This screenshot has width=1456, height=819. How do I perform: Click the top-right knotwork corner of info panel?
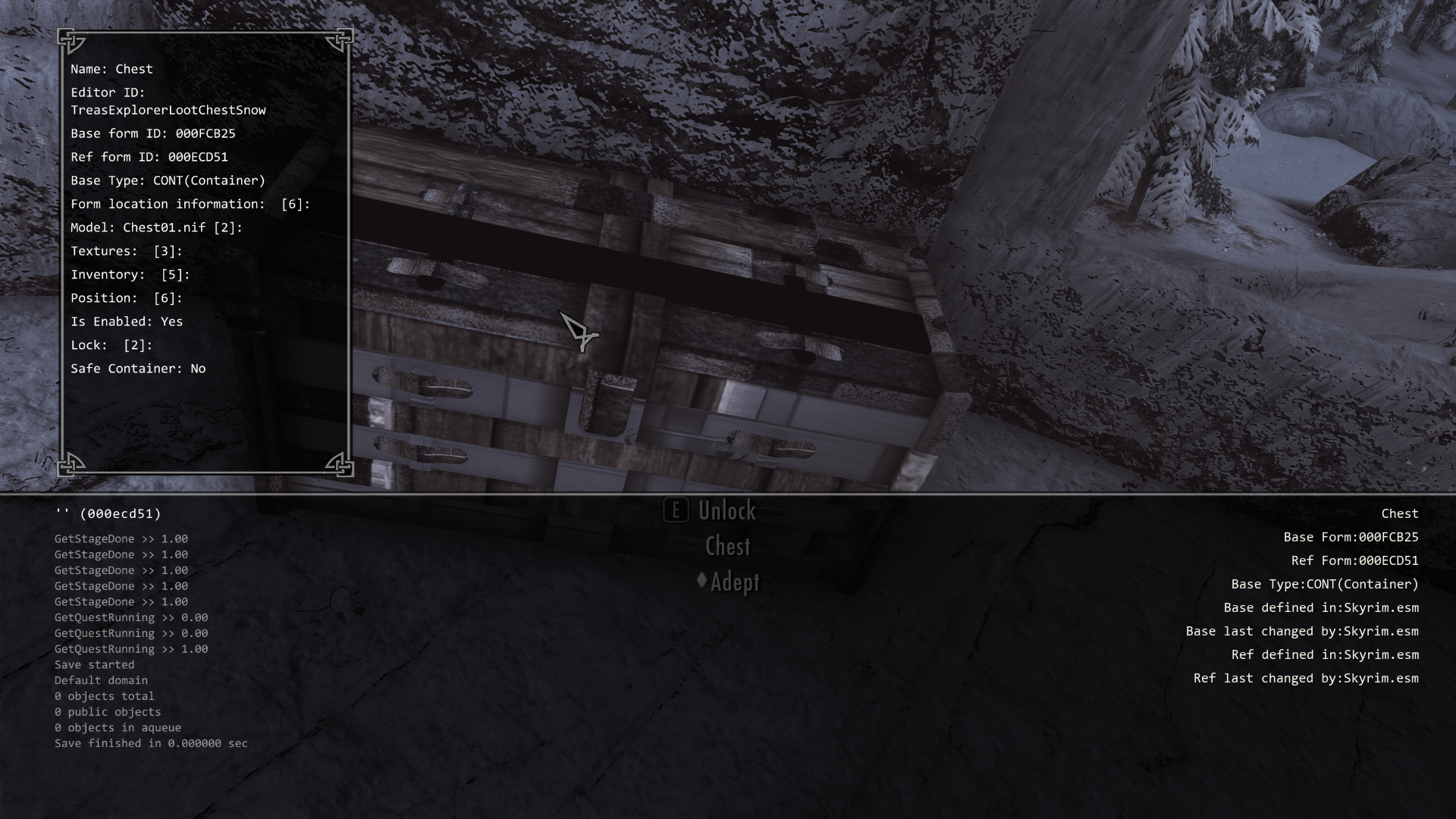pyautogui.click(x=339, y=40)
